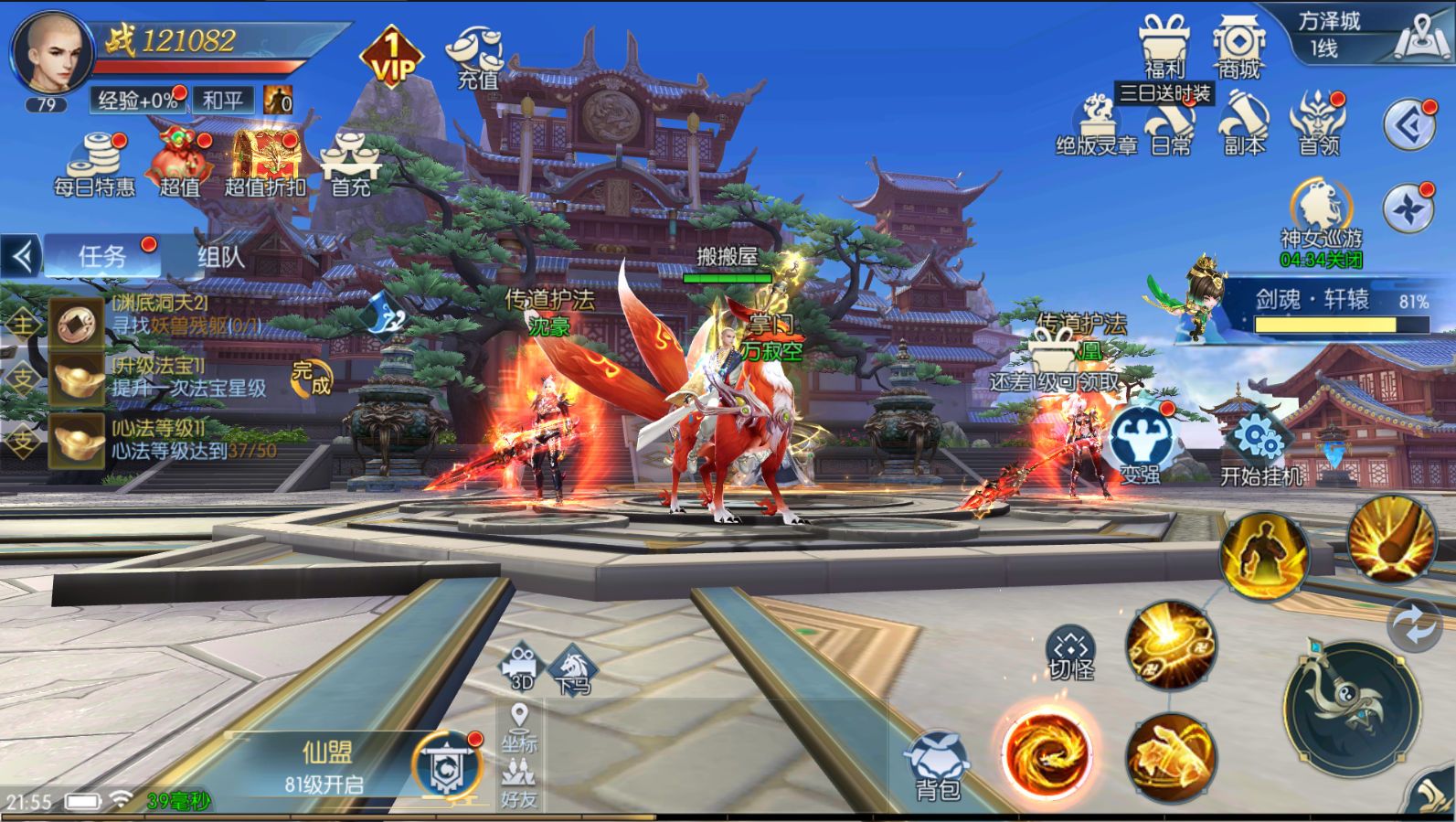
Task: Open the 日常 daily activities
Action: (x=1171, y=128)
